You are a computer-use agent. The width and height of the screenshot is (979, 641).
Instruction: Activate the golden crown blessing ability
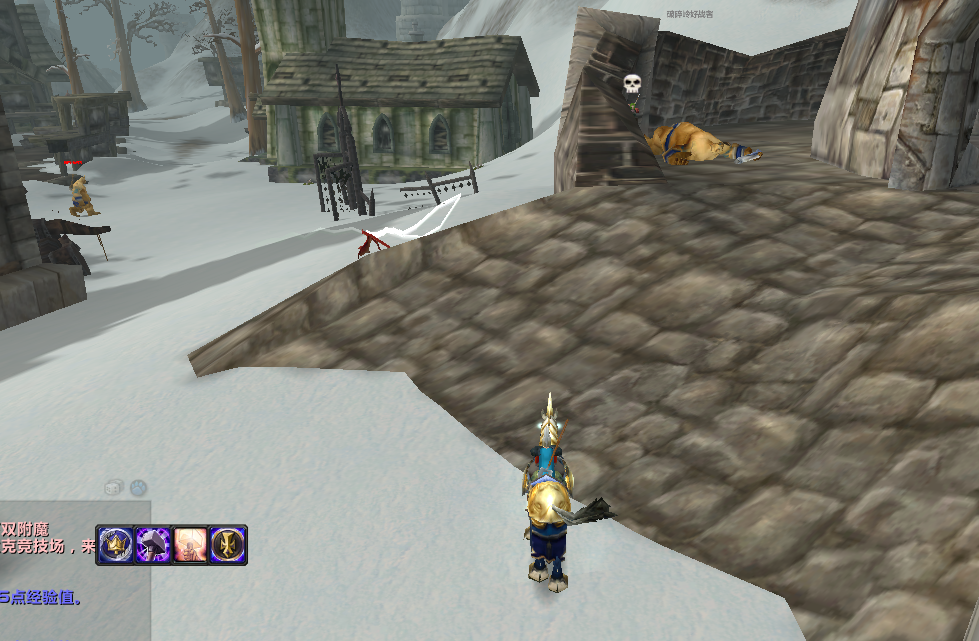(x=116, y=545)
